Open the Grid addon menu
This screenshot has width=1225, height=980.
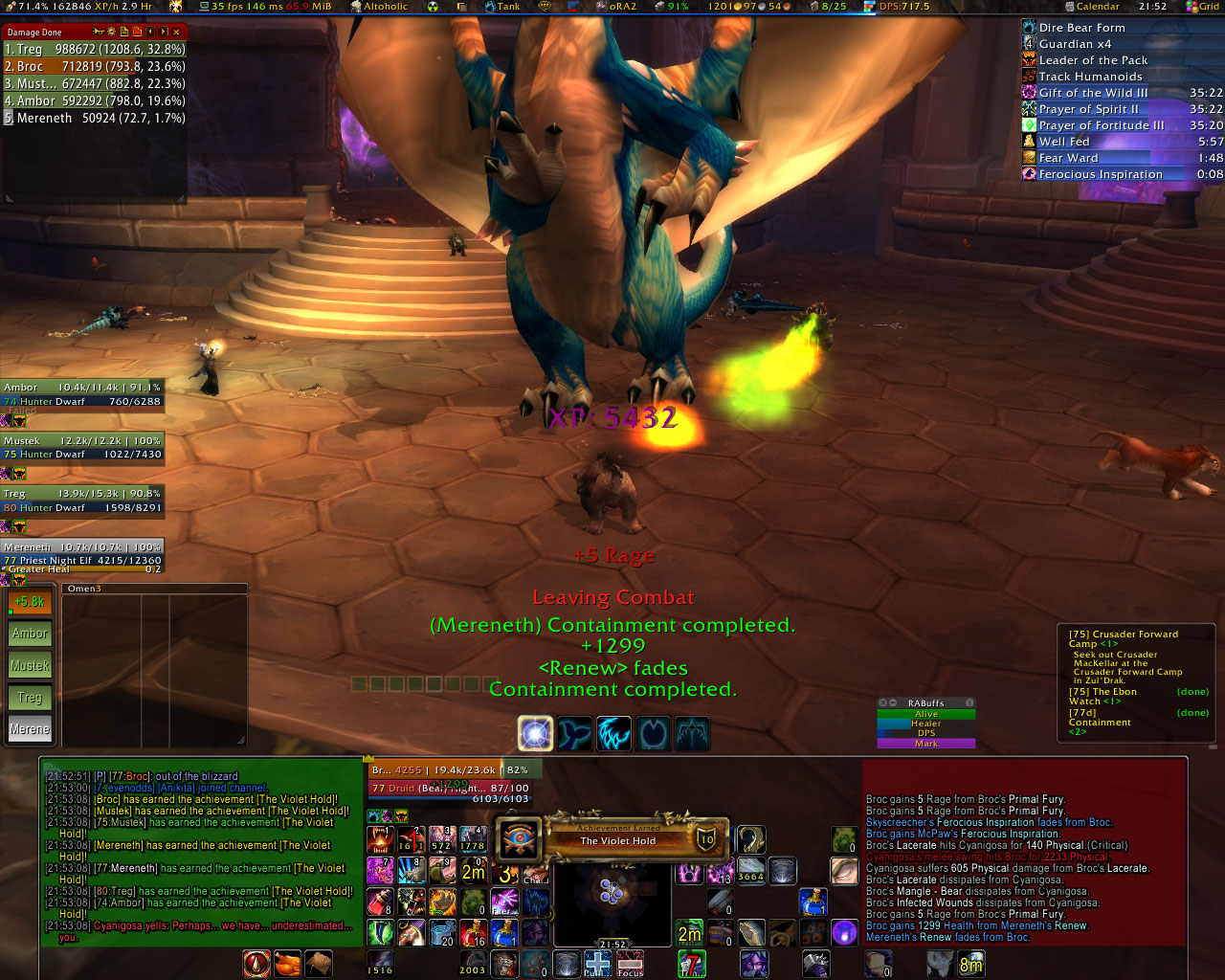(1208, 7)
